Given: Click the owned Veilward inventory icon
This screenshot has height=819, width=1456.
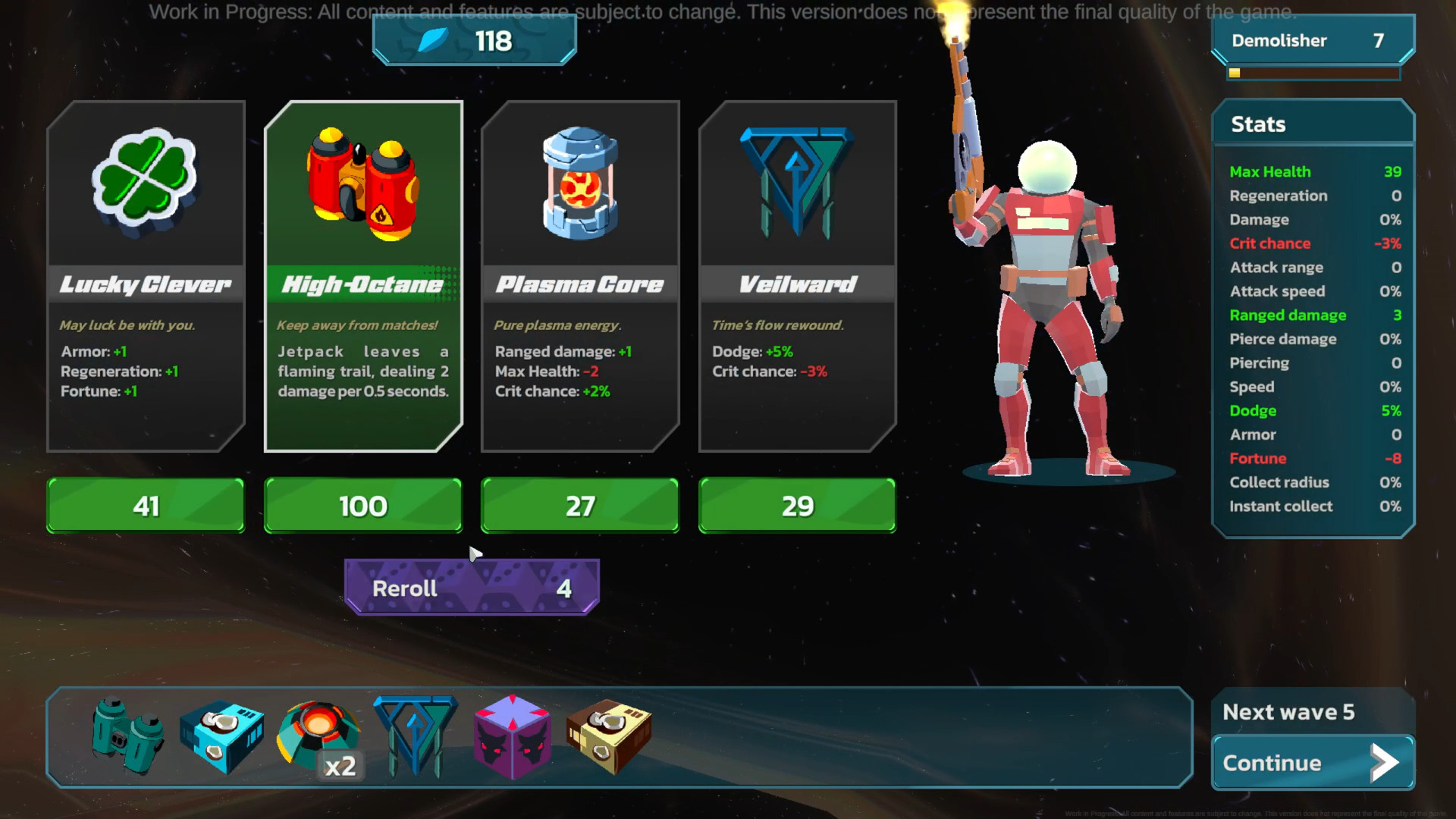Looking at the screenshot, I should coord(416,736).
